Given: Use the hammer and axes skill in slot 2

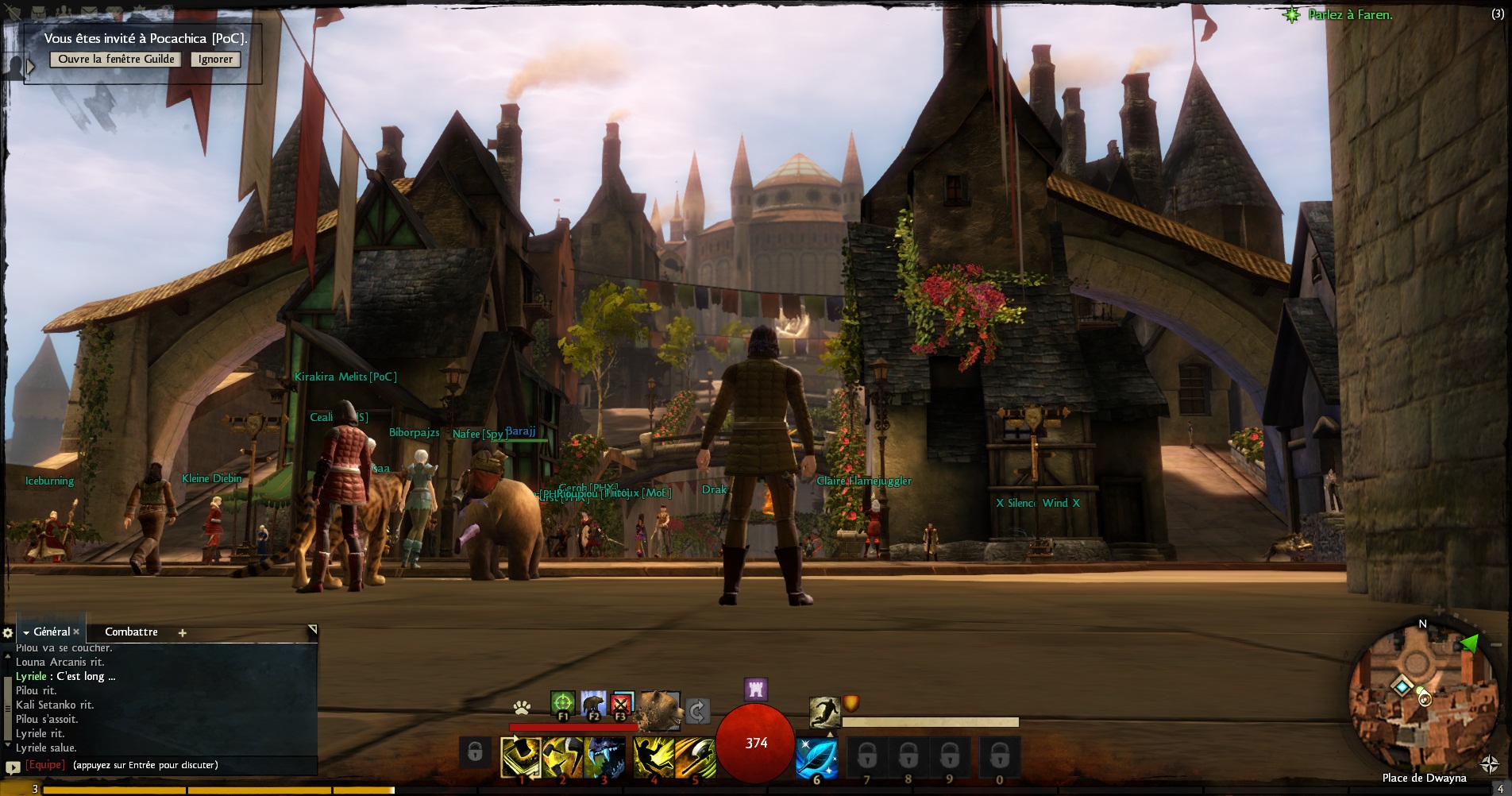Looking at the screenshot, I should [562, 757].
